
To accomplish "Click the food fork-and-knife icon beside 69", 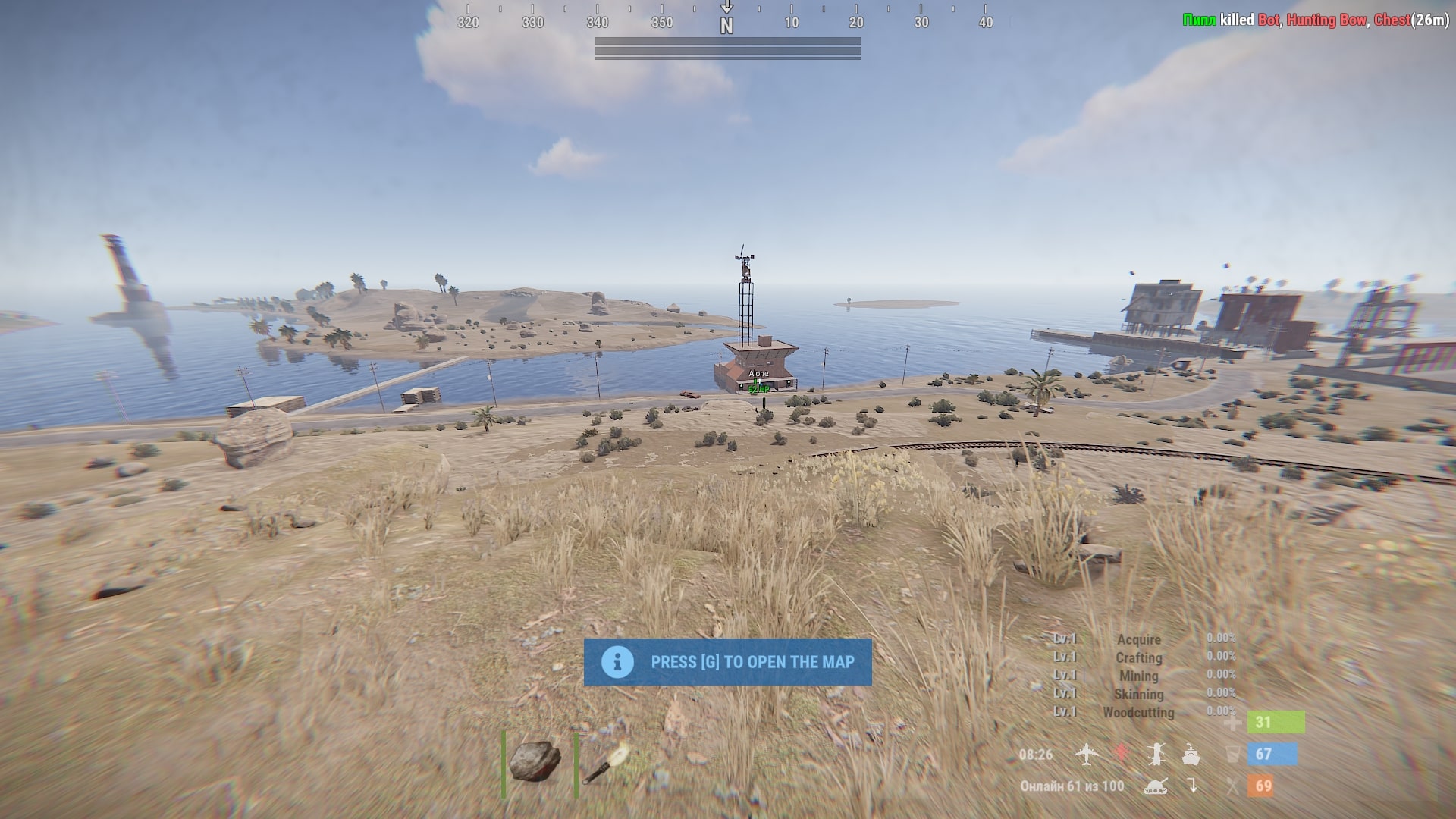I will click(1232, 786).
